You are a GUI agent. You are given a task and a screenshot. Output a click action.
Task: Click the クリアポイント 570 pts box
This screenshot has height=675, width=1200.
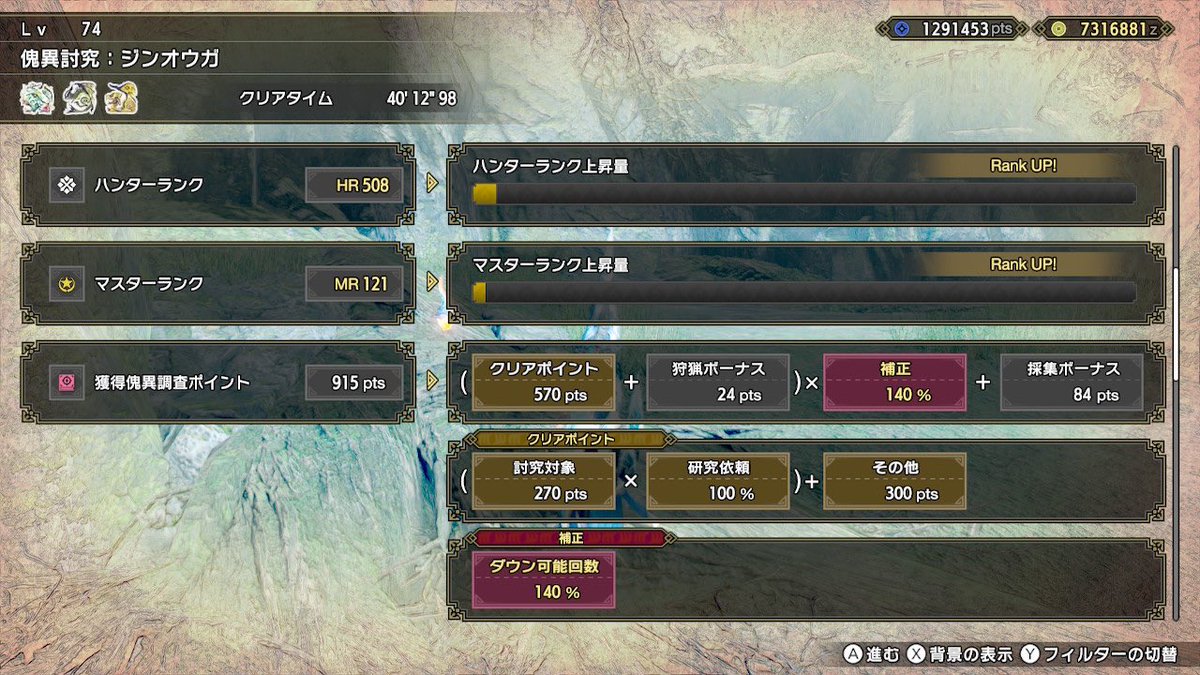pyautogui.click(x=543, y=382)
